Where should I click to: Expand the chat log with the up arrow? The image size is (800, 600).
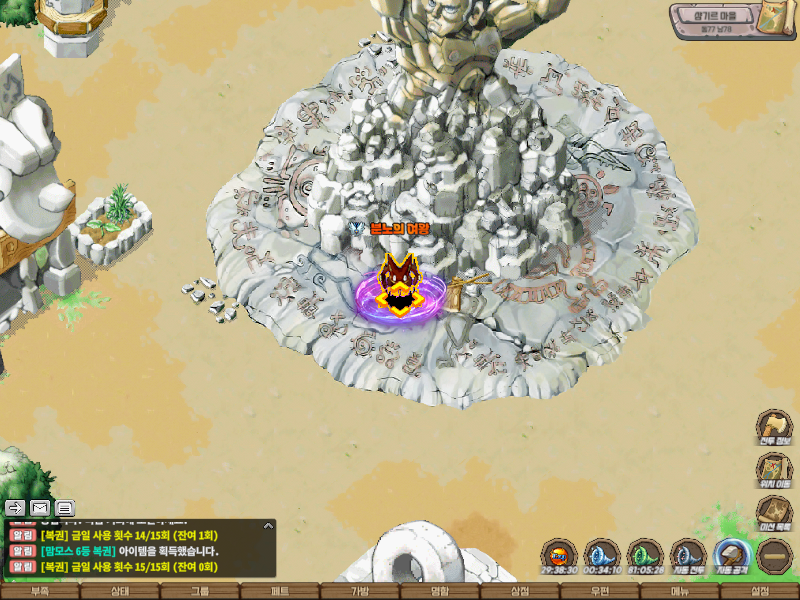[268, 524]
